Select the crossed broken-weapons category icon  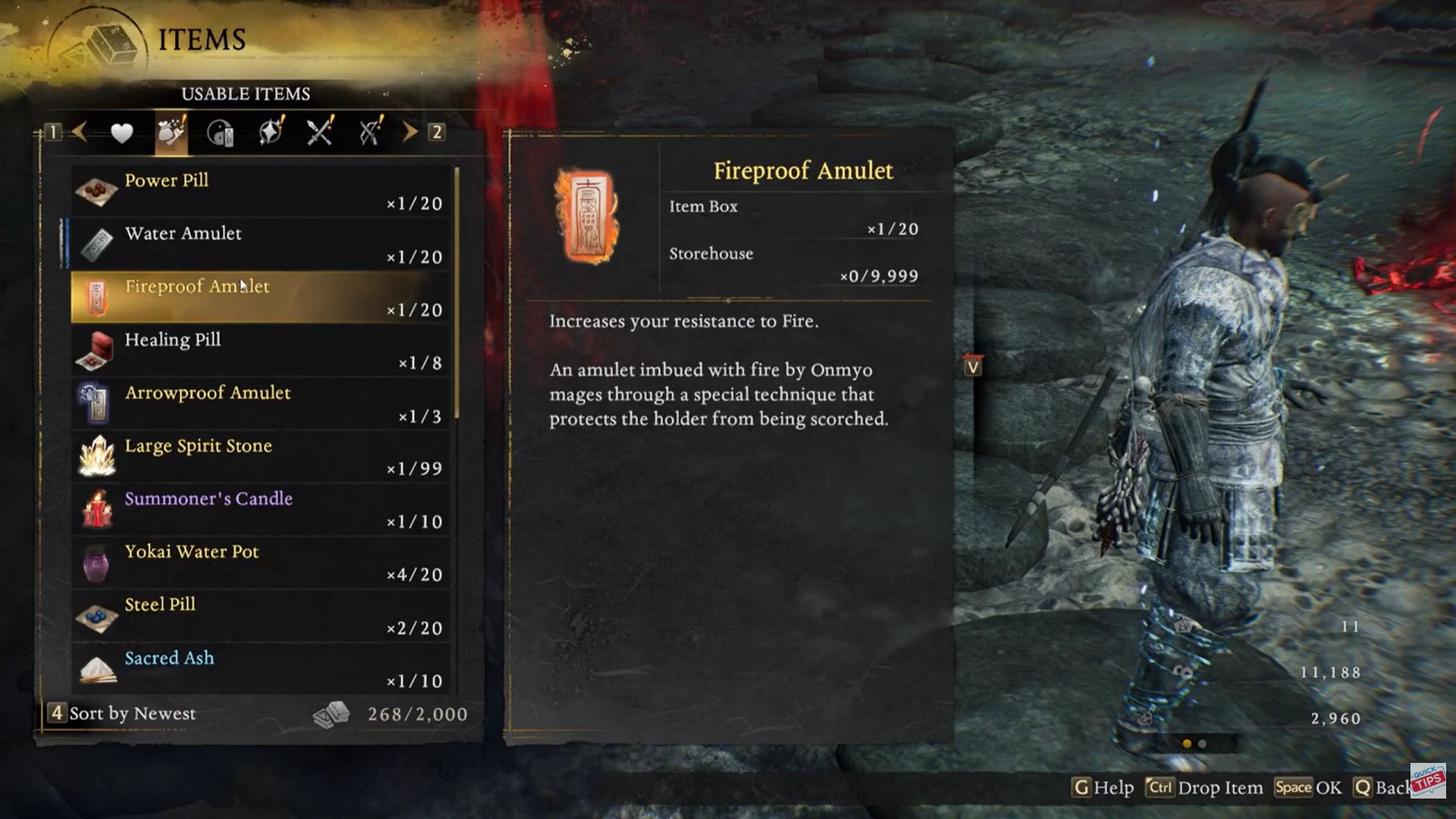point(369,131)
